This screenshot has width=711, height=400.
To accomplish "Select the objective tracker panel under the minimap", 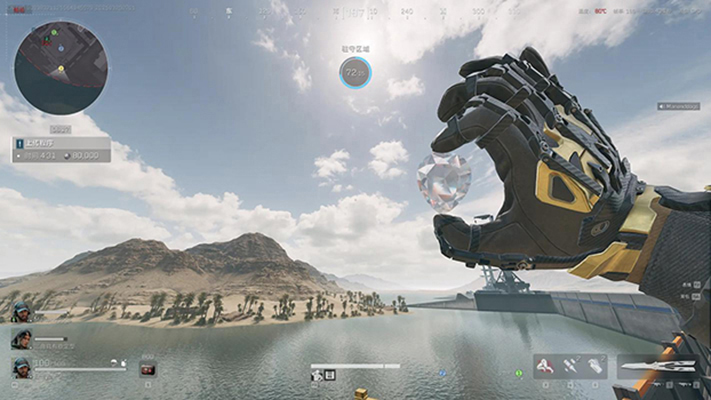I will pyautogui.click(x=62, y=150).
